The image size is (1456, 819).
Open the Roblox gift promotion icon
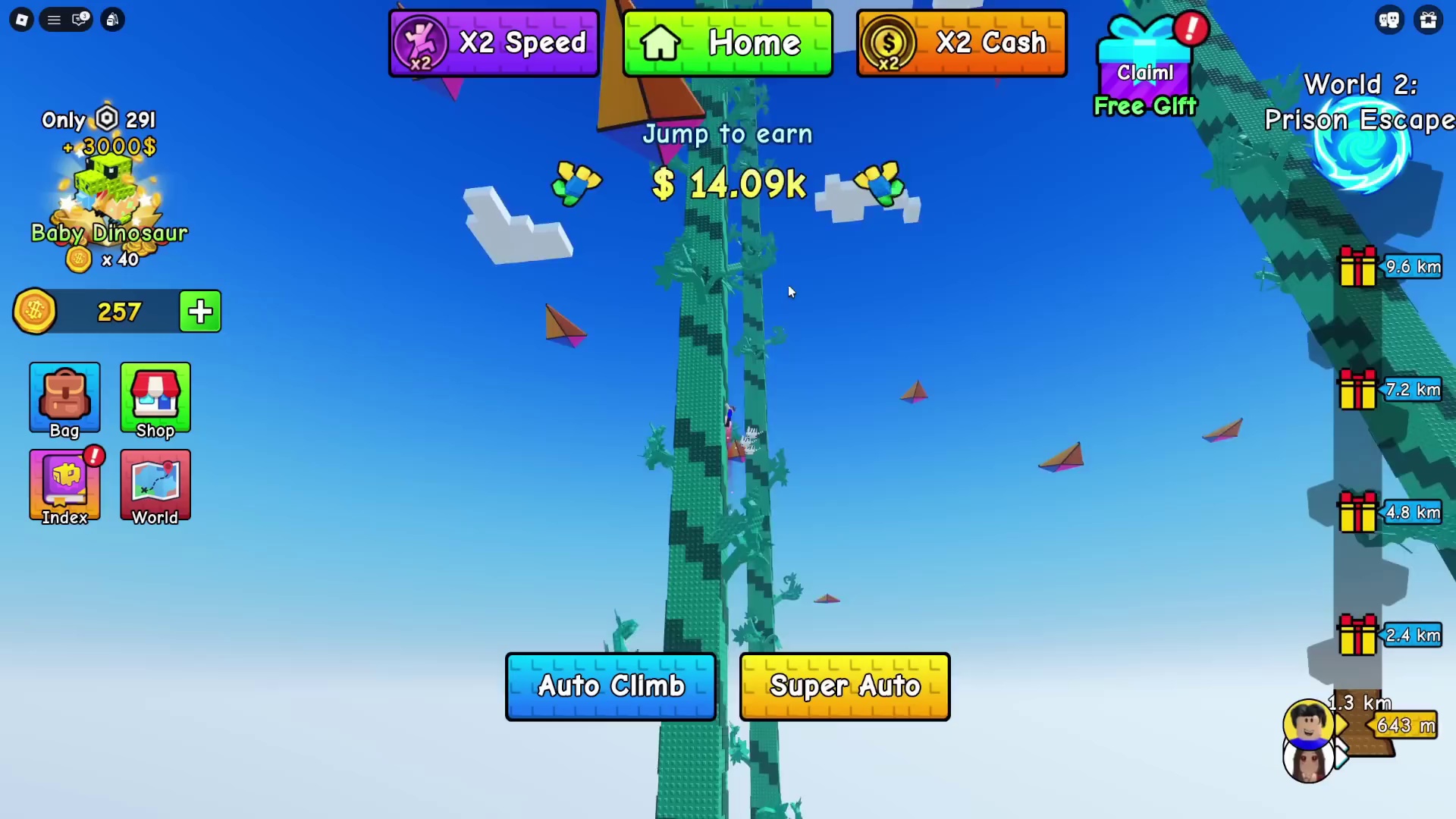pyautogui.click(x=1429, y=20)
